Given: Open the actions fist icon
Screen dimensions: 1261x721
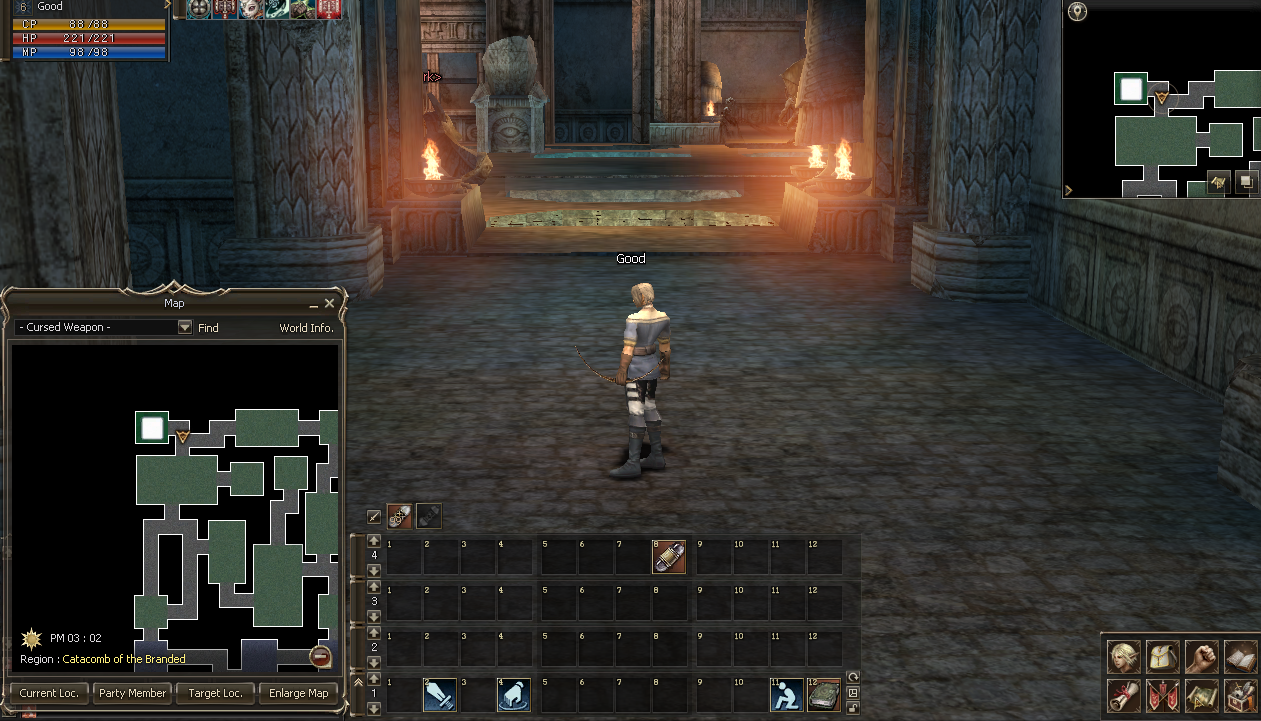Looking at the screenshot, I should tap(1201, 657).
